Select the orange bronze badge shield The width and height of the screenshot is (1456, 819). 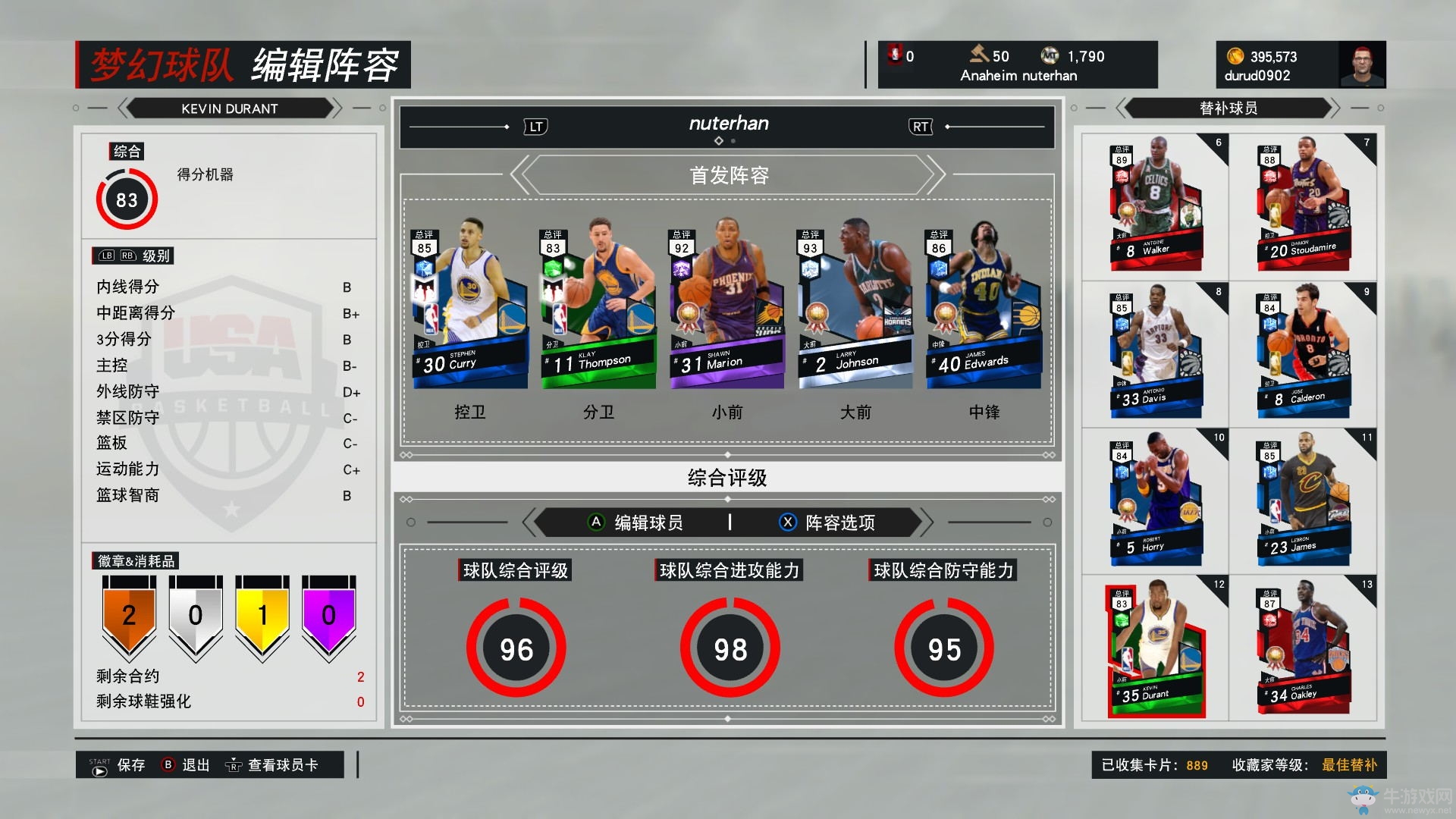[127, 616]
